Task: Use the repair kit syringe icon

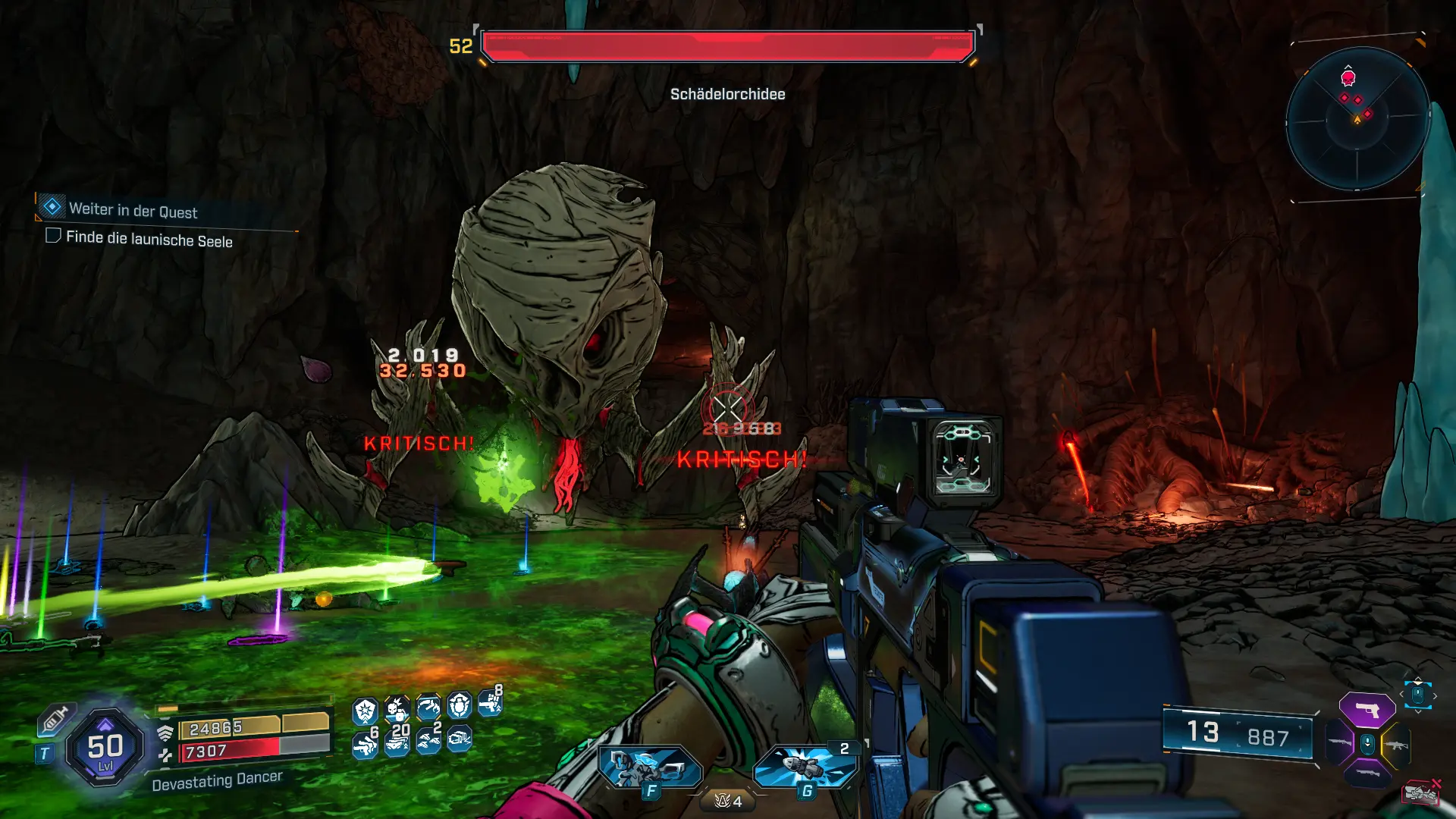Action: click(x=55, y=718)
